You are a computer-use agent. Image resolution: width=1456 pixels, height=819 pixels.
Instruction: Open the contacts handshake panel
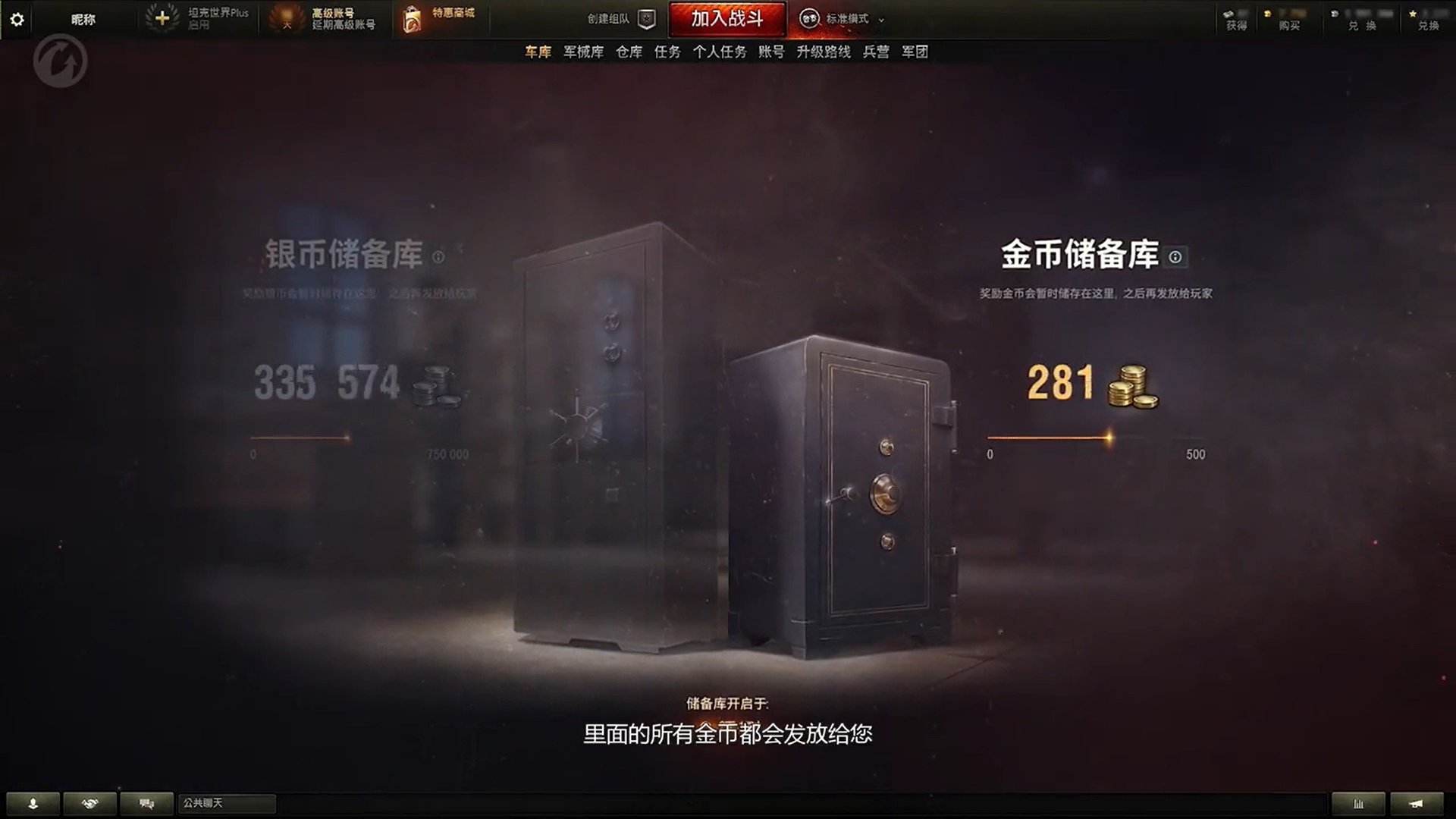point(90,802)
